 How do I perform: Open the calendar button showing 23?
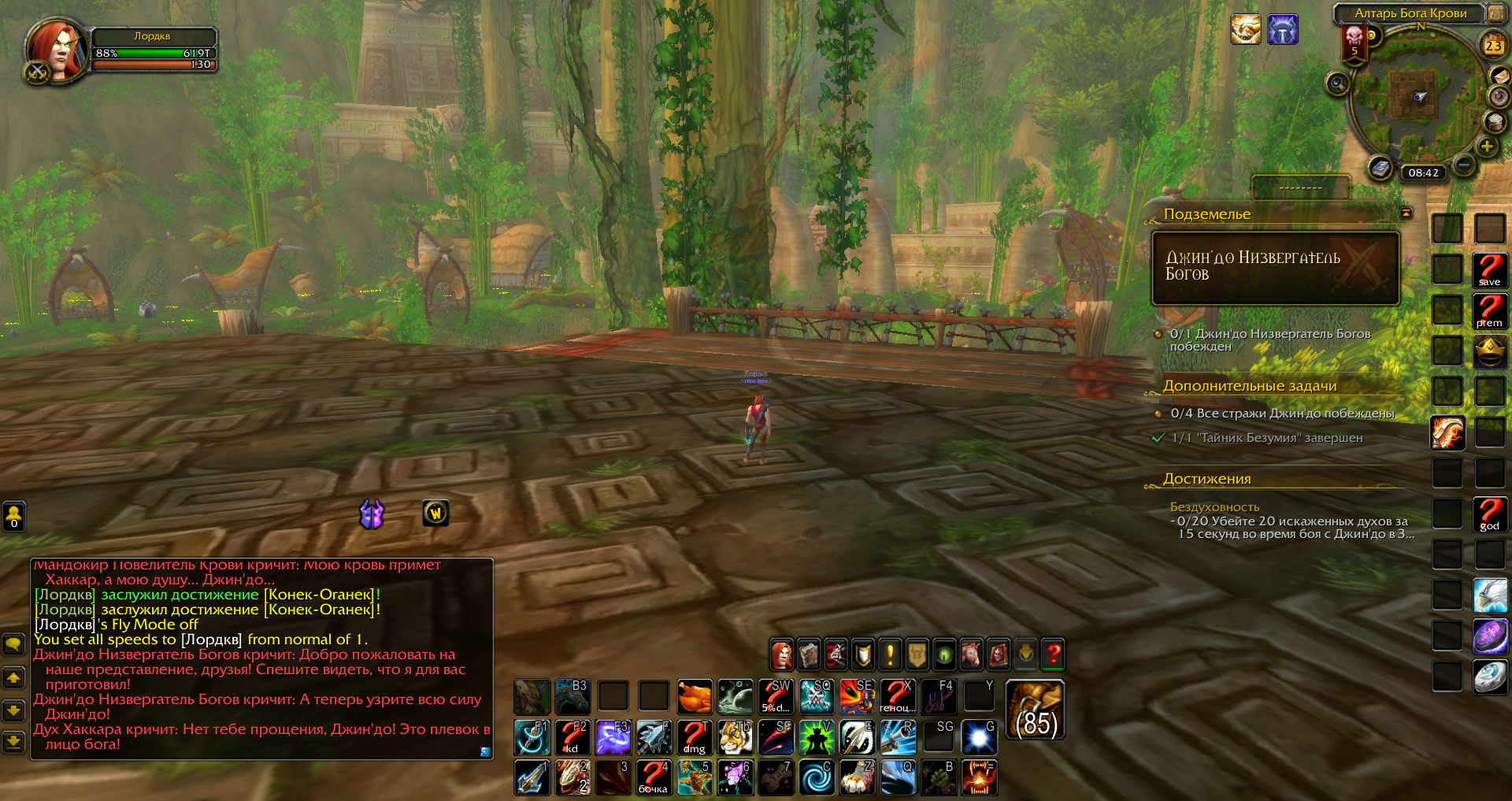click(1493, 46)
